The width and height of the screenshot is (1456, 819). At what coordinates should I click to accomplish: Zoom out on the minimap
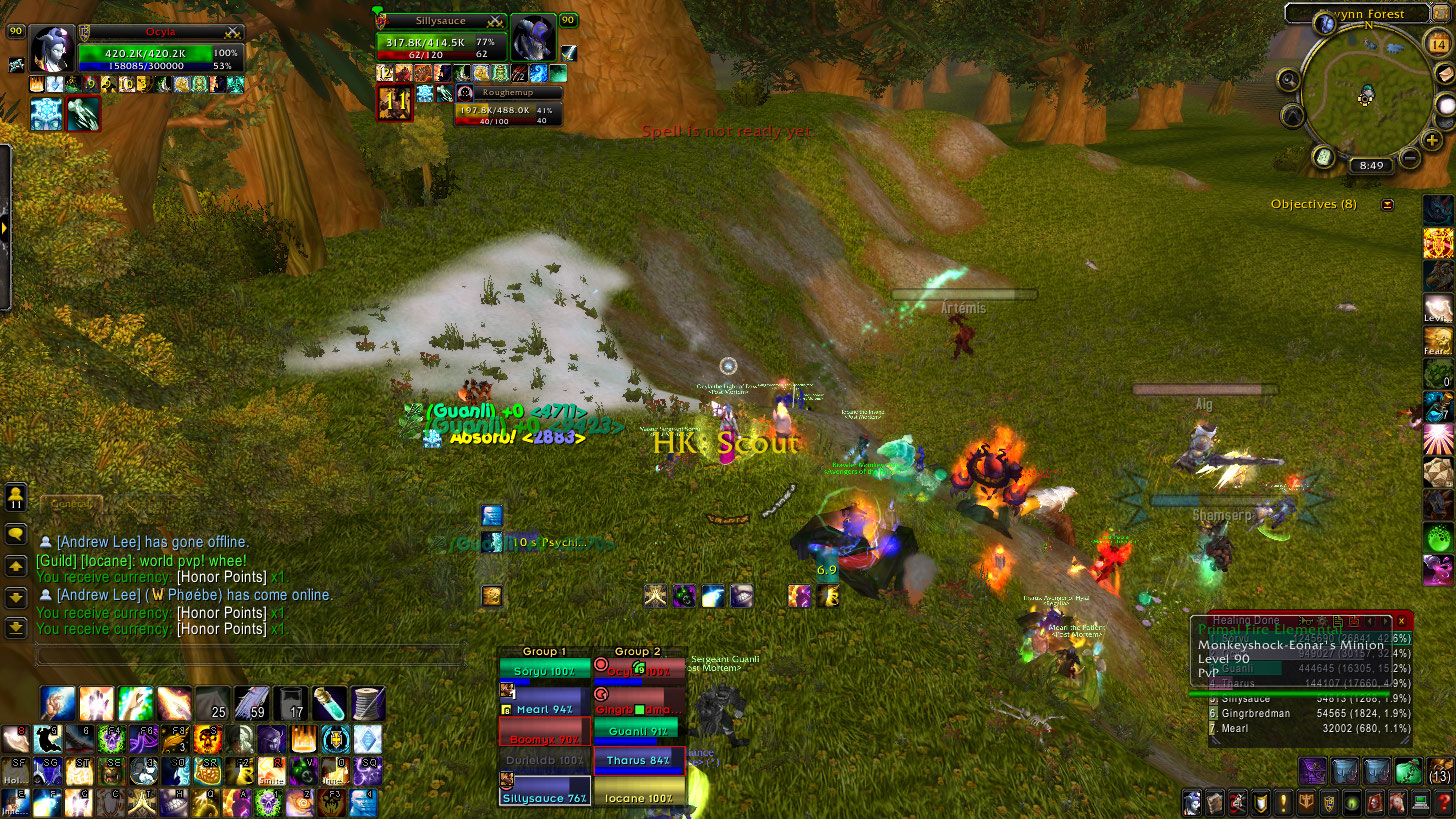click(x=1409, y=158)
